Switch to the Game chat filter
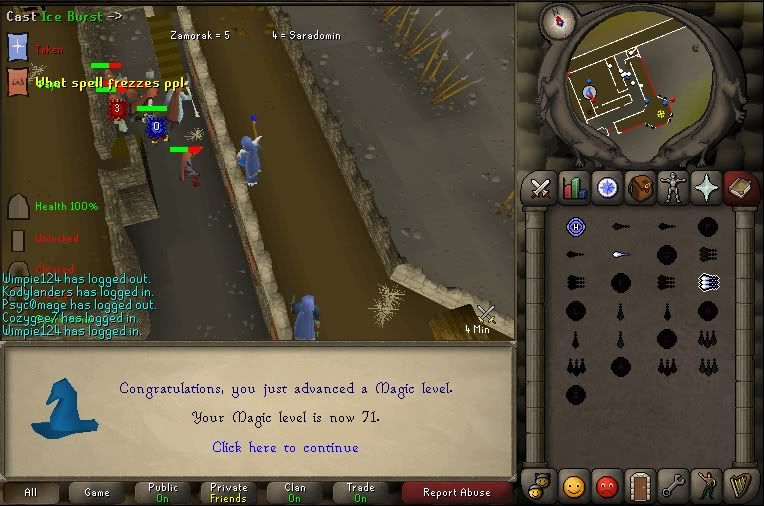 (97, 492)
